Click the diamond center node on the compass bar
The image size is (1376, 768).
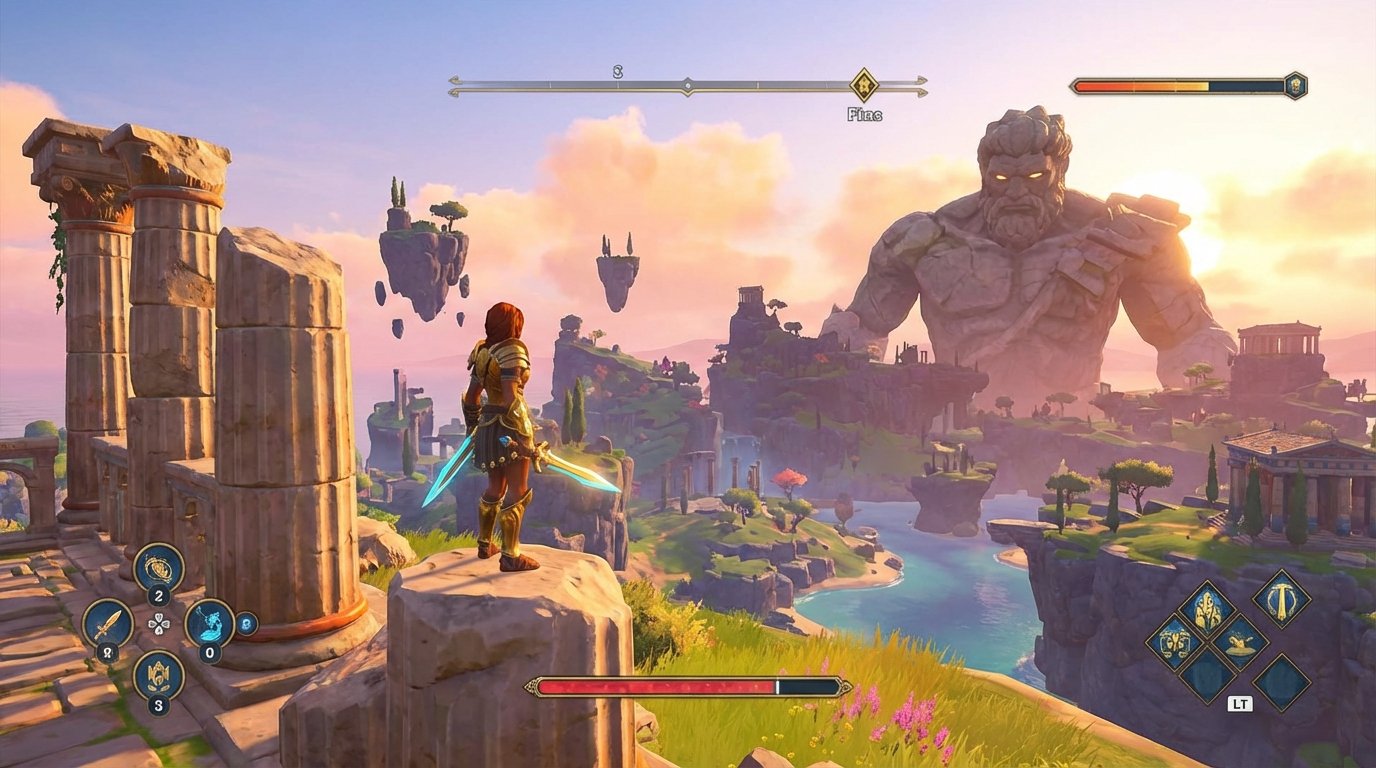[687, 84]
